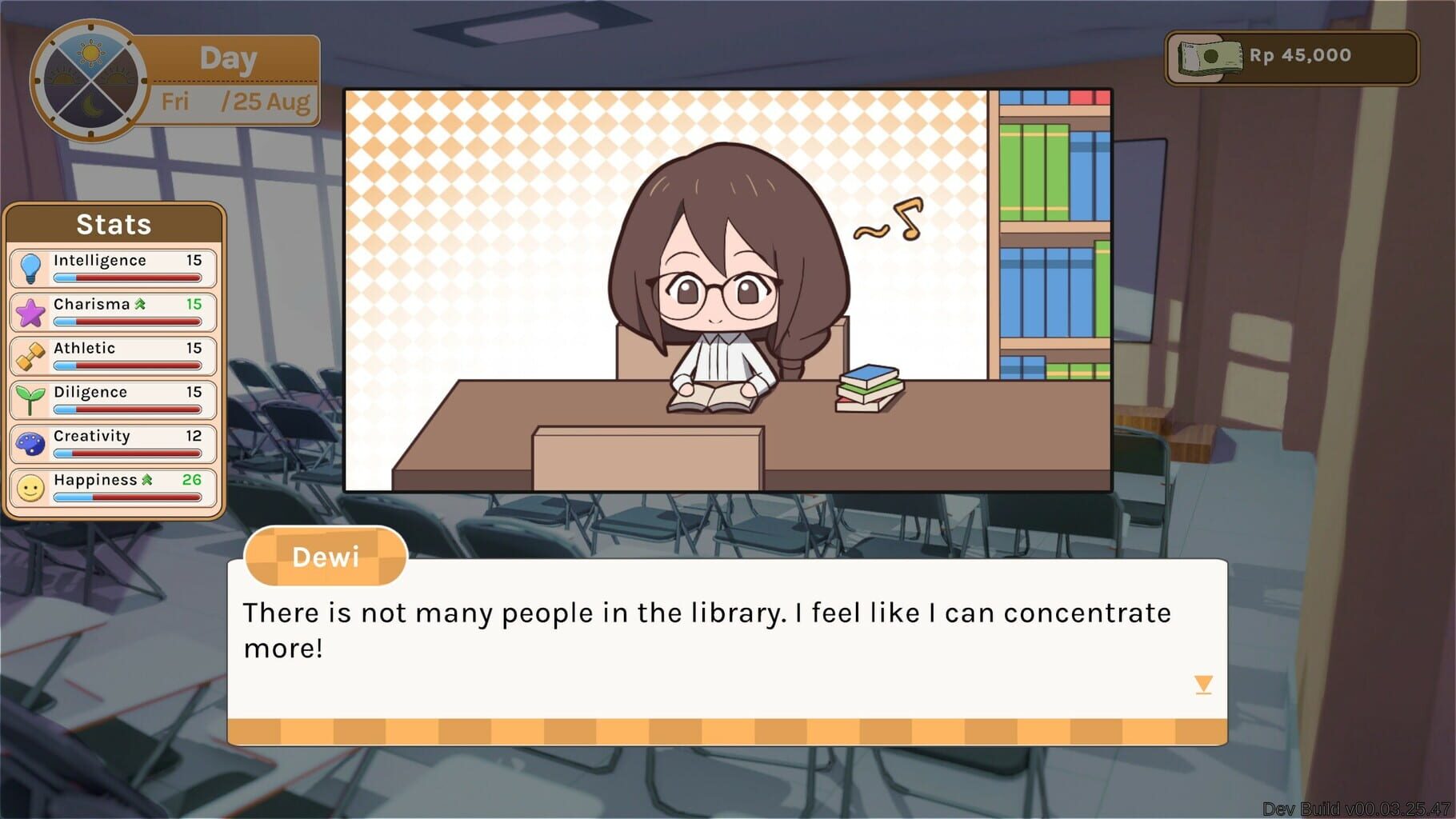Select the Creativity palette icon
The image size is (1456, 819).
(x=29, y=444)
